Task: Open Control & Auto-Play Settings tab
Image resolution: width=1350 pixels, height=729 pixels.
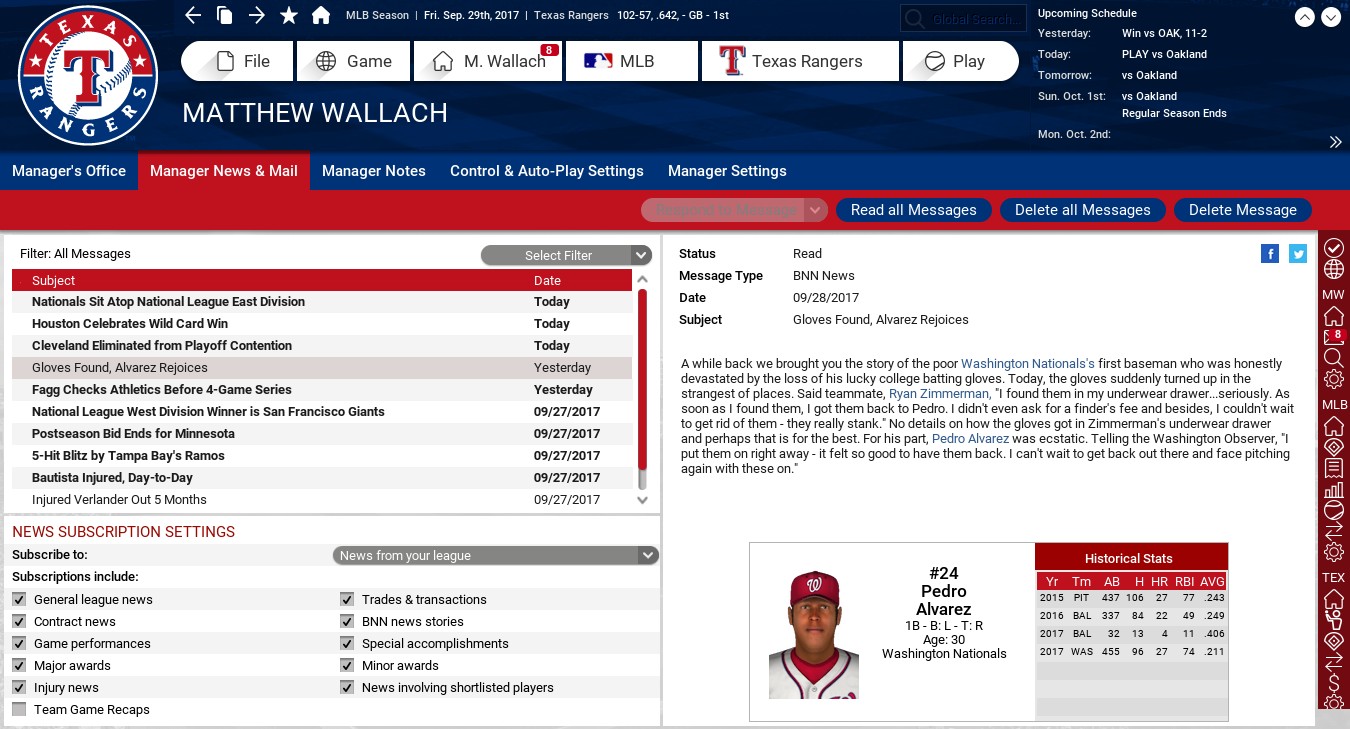Action: pos(546,171)
